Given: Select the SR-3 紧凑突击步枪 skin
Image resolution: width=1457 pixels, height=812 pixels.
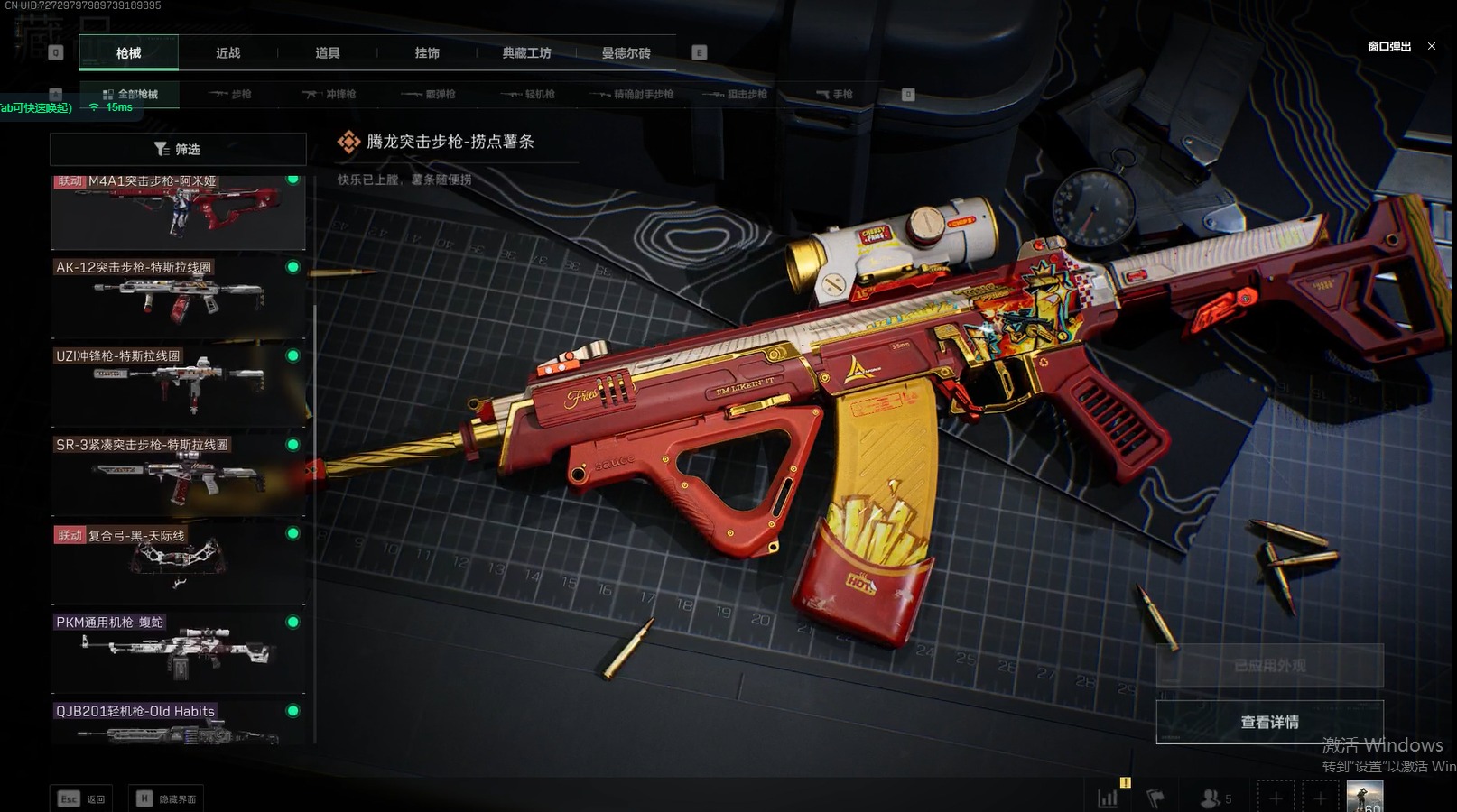Looking at the screenshot, I should coord(178,474).
